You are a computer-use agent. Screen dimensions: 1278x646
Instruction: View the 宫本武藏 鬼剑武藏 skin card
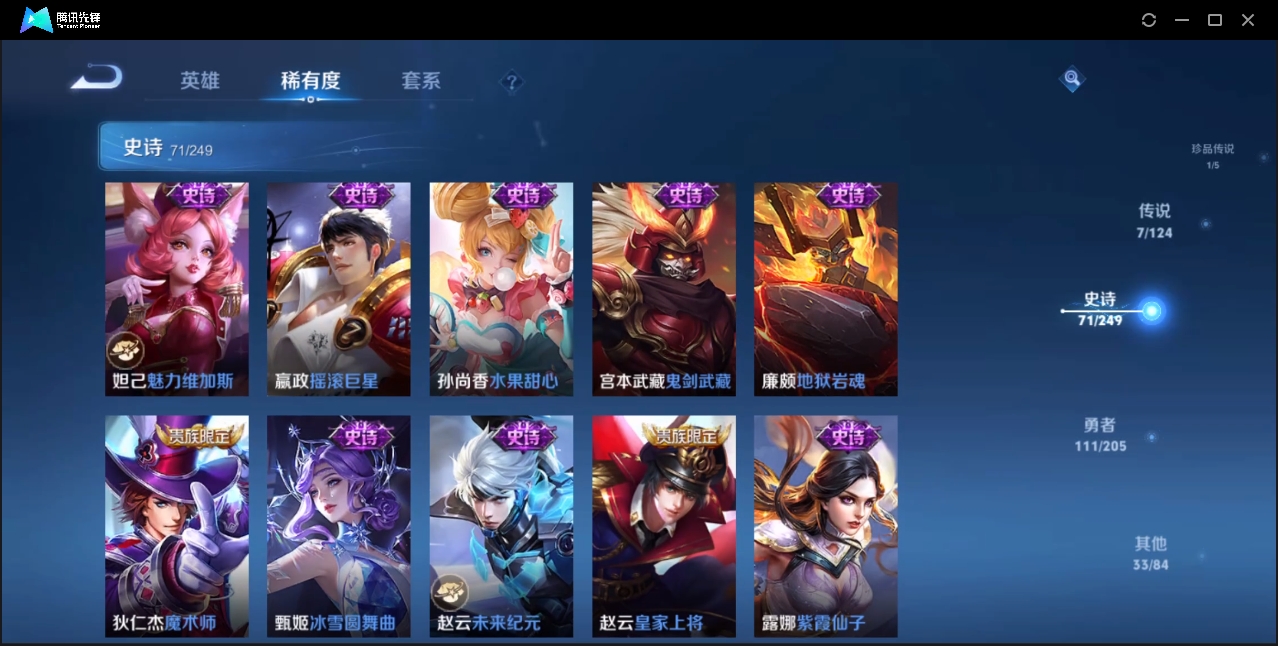[664, 289]
